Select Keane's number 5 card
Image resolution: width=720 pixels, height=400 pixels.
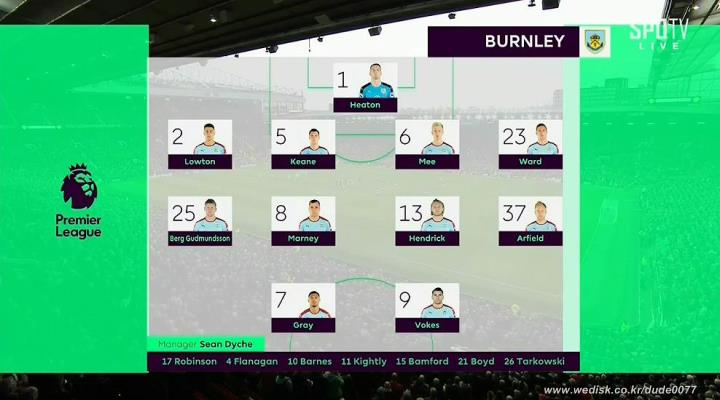(303, 144)
